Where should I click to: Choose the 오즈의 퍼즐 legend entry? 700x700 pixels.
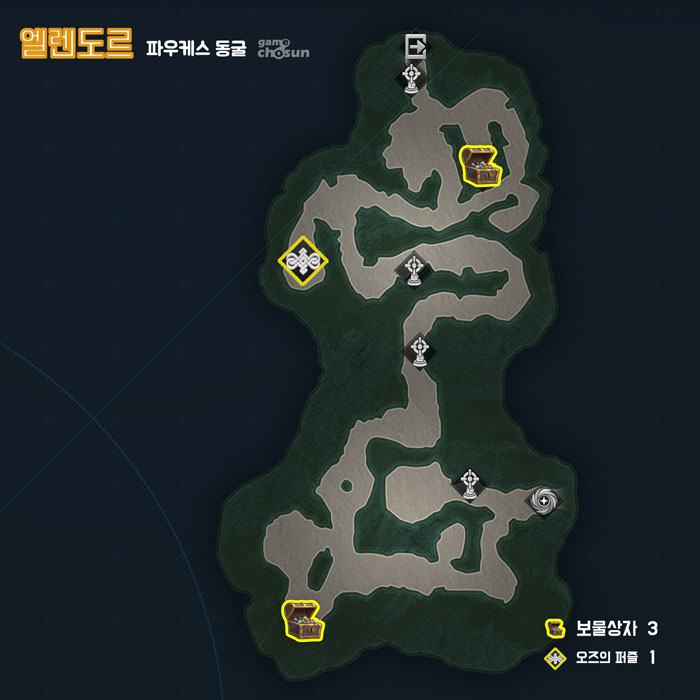point(600,658)
